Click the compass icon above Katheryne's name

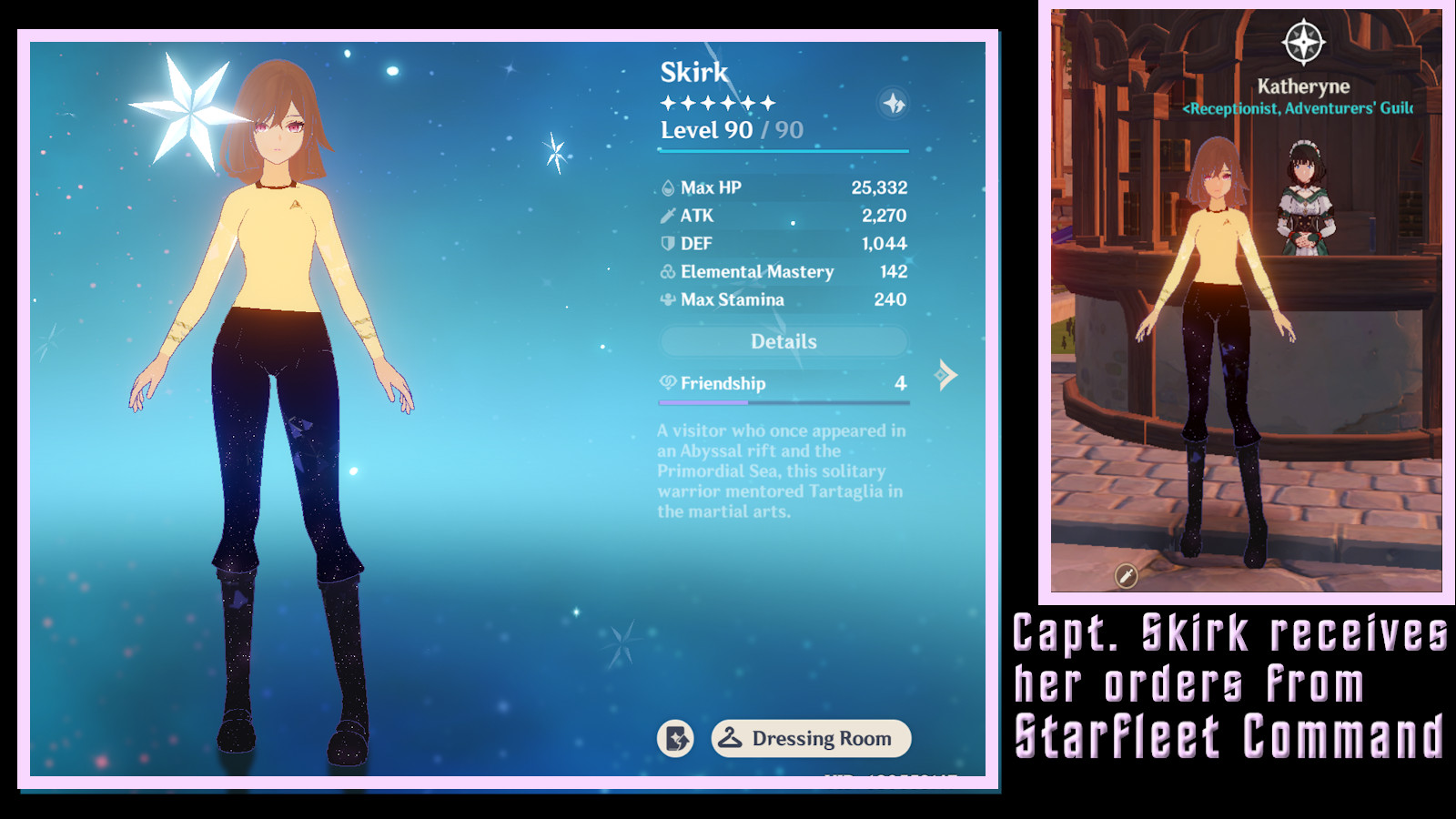click(x=1301, y=41)
